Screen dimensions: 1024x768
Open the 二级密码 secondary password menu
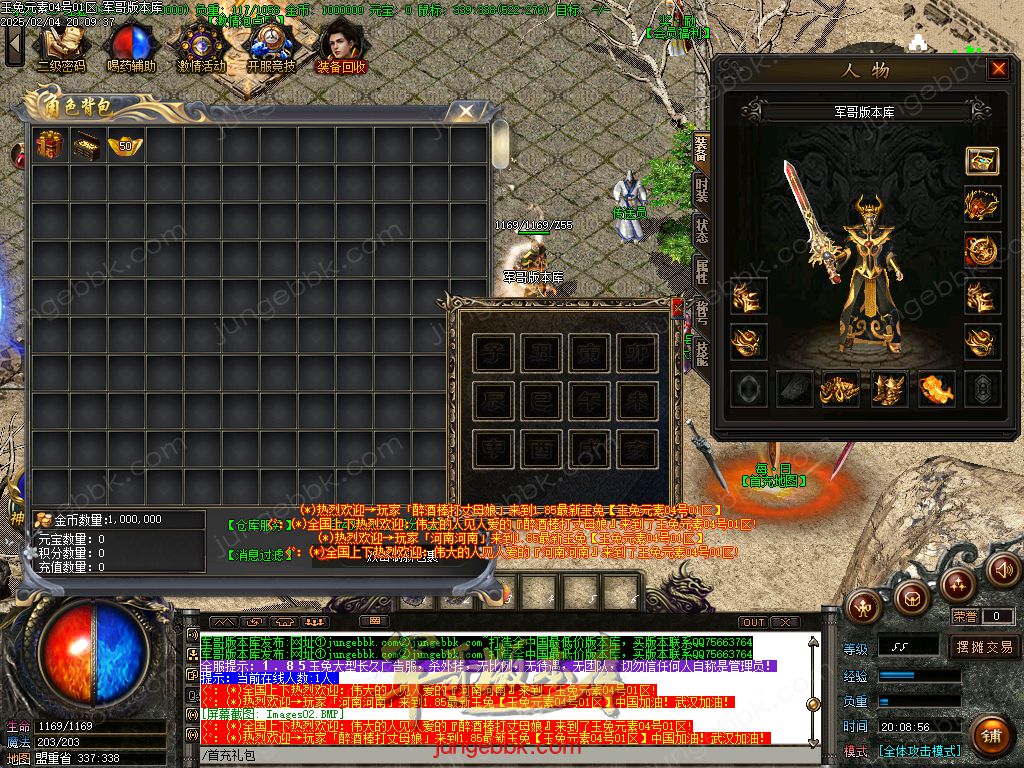[x=61, y=46]
